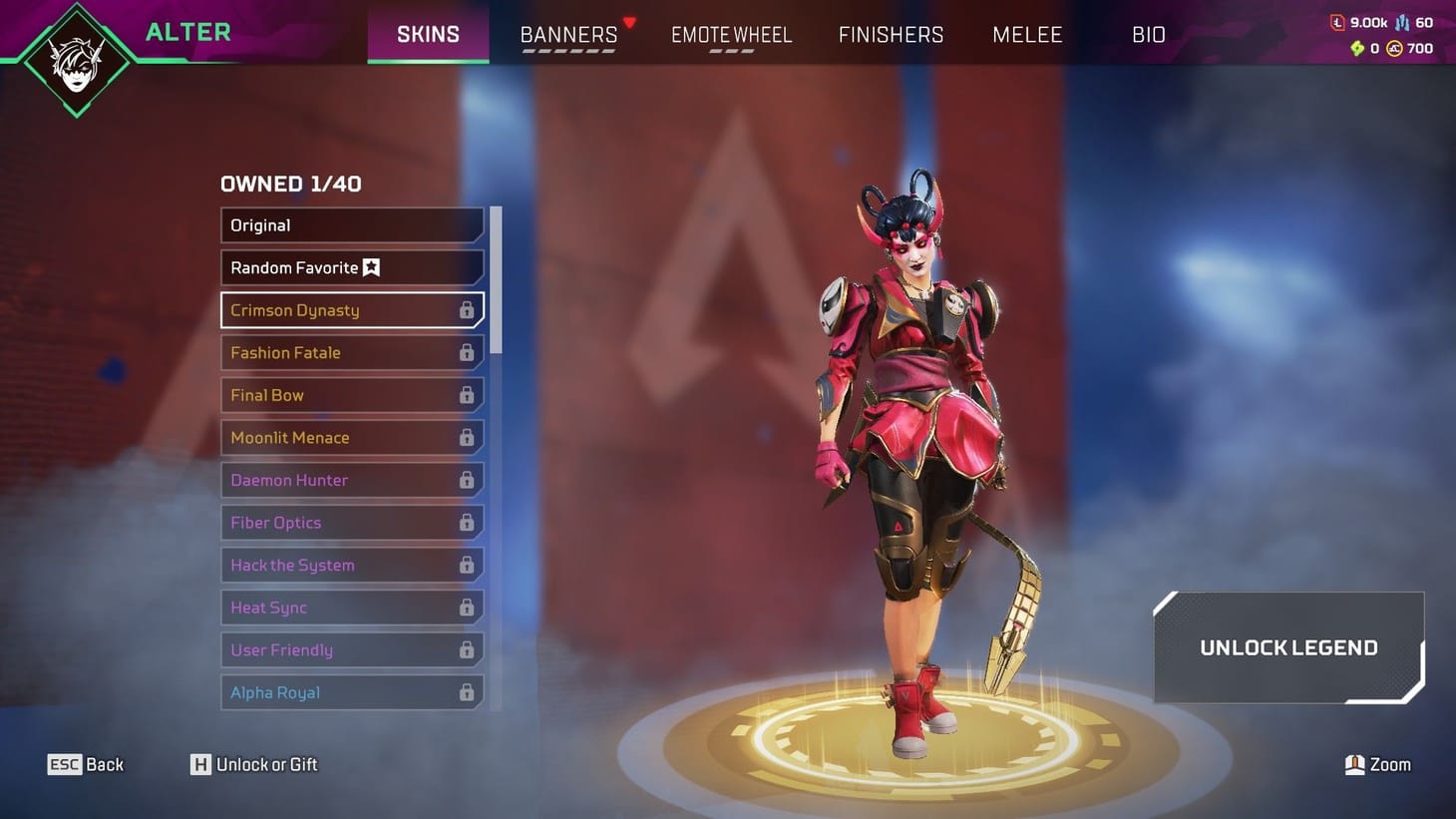1456x819 pixels.
Task: Click the Zoom magnifier icon bottom right
Action: coord(1354,764)
